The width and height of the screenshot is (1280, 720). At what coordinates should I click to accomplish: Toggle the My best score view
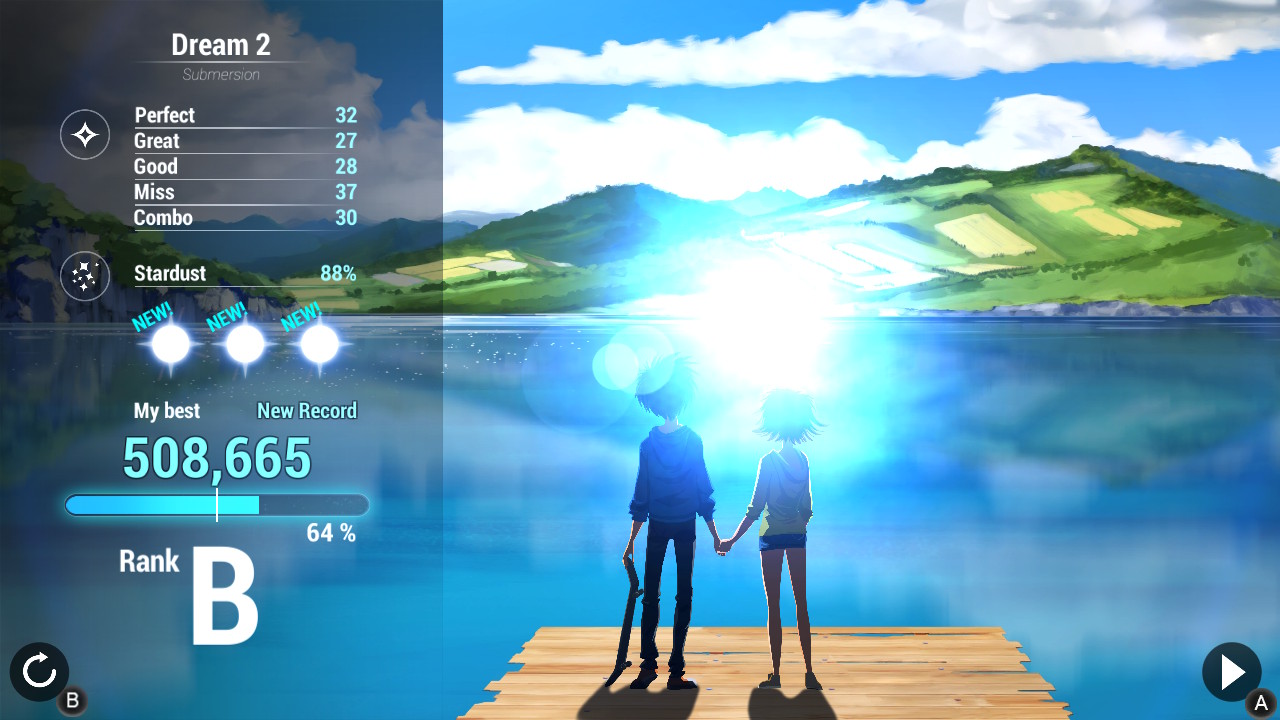[x=167, y=410]
